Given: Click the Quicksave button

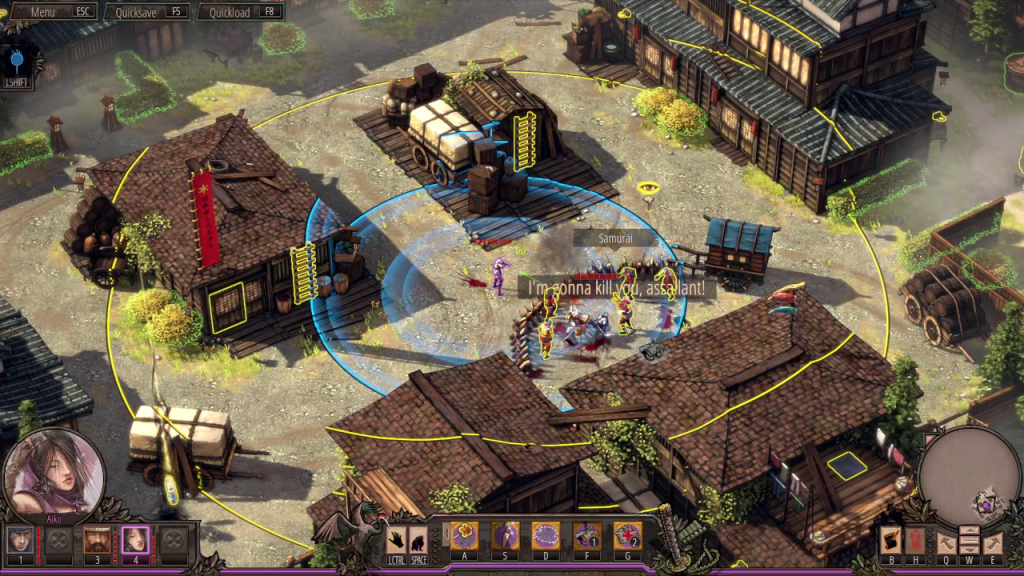Looking at the screenshot, I should click(x=148, y=12).
